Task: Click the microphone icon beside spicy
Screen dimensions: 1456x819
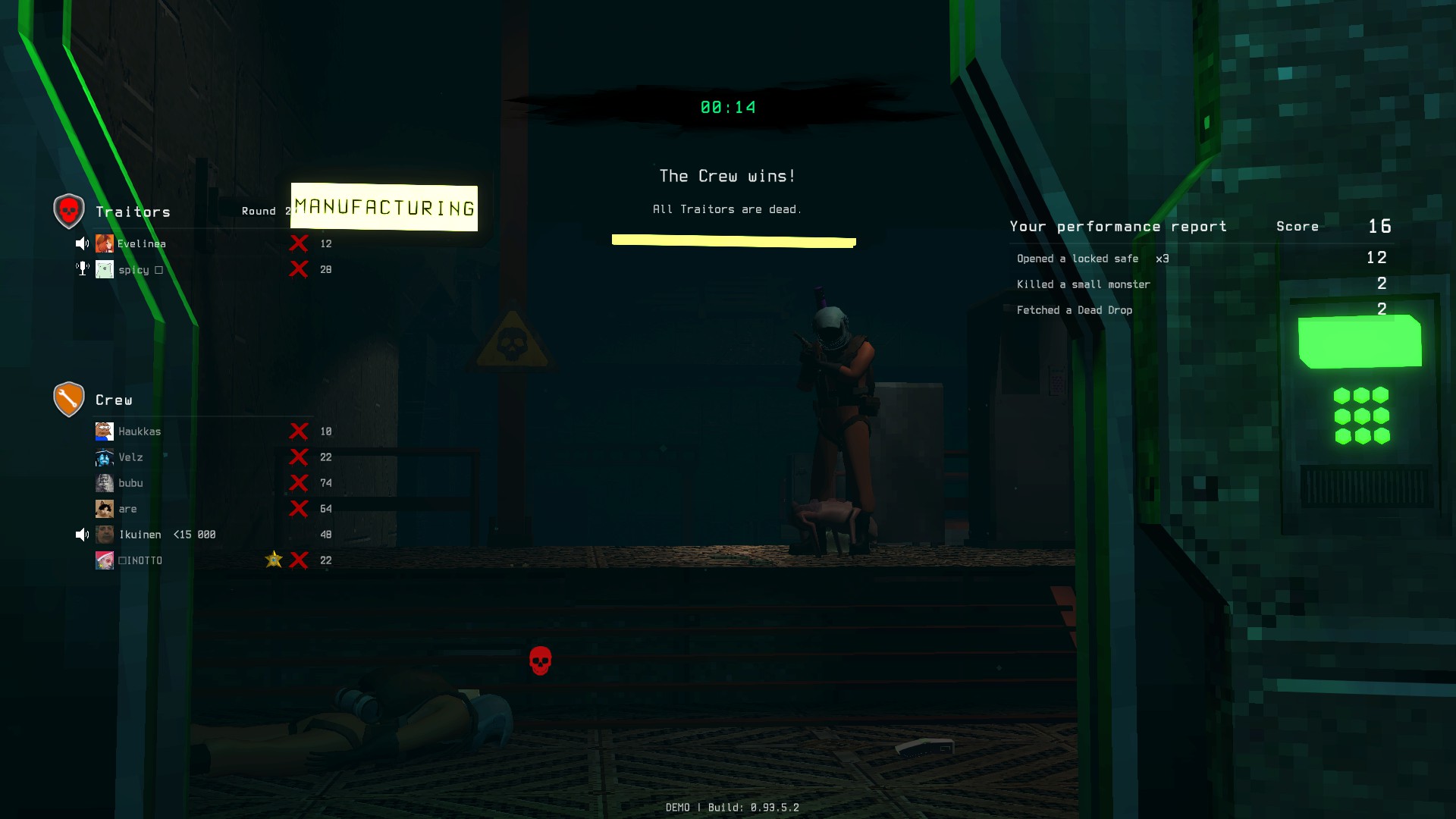Action: [83, 268]
